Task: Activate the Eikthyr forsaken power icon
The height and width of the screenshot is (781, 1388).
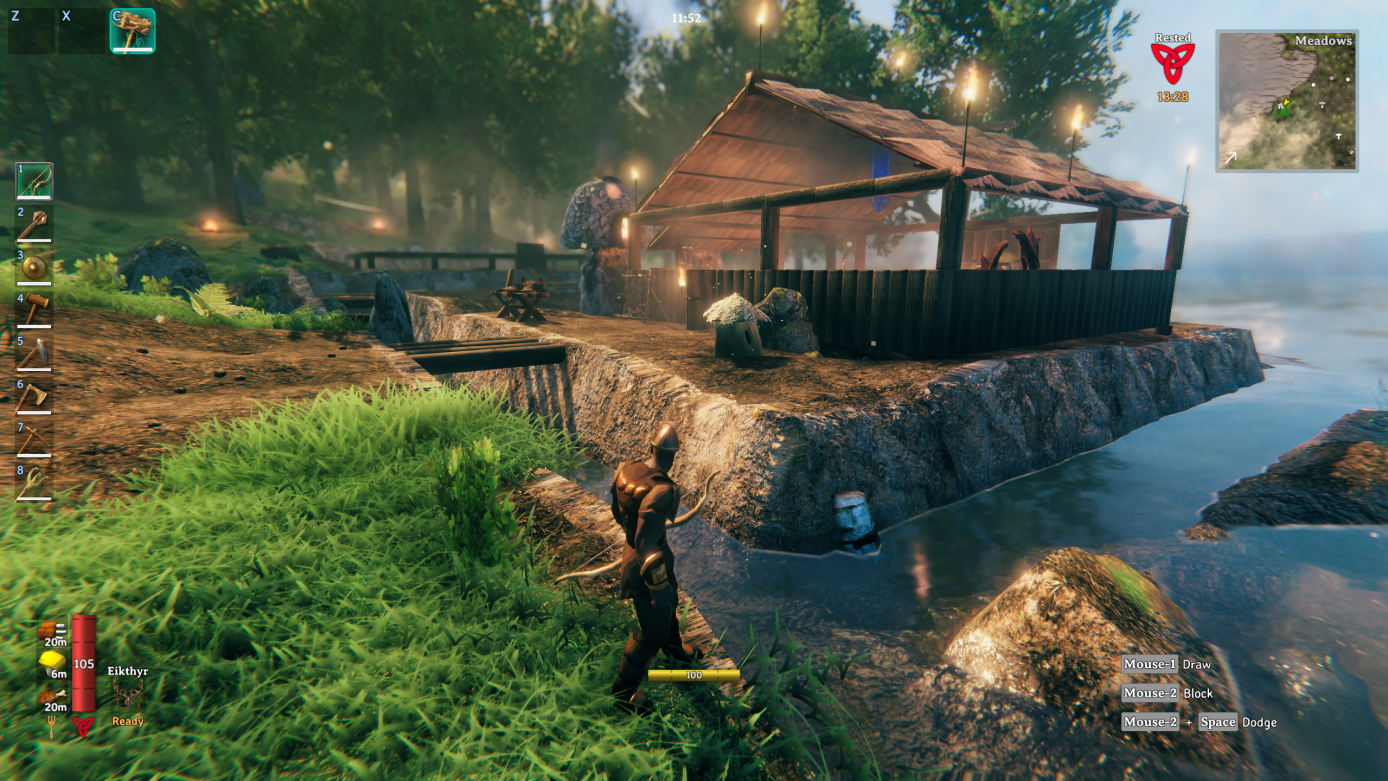Action: tap(127, 693)
